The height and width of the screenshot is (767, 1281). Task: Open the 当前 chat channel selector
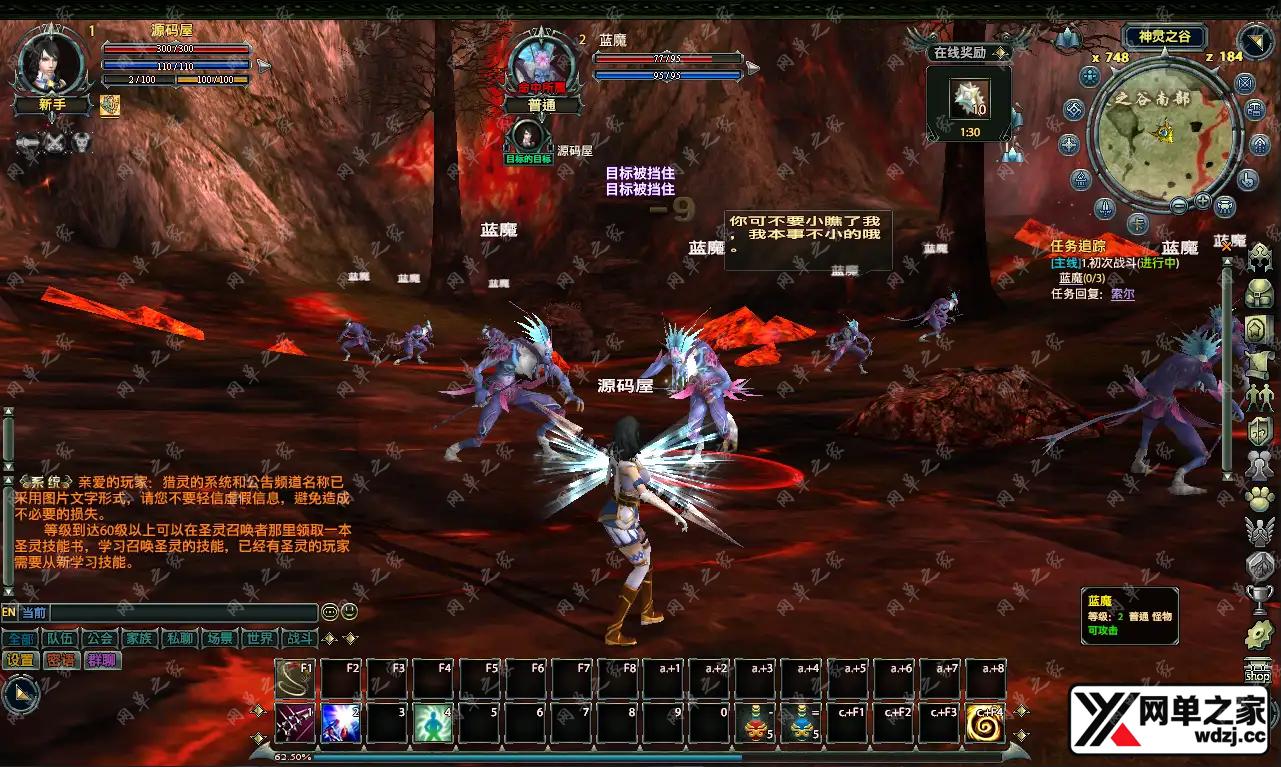33,612
